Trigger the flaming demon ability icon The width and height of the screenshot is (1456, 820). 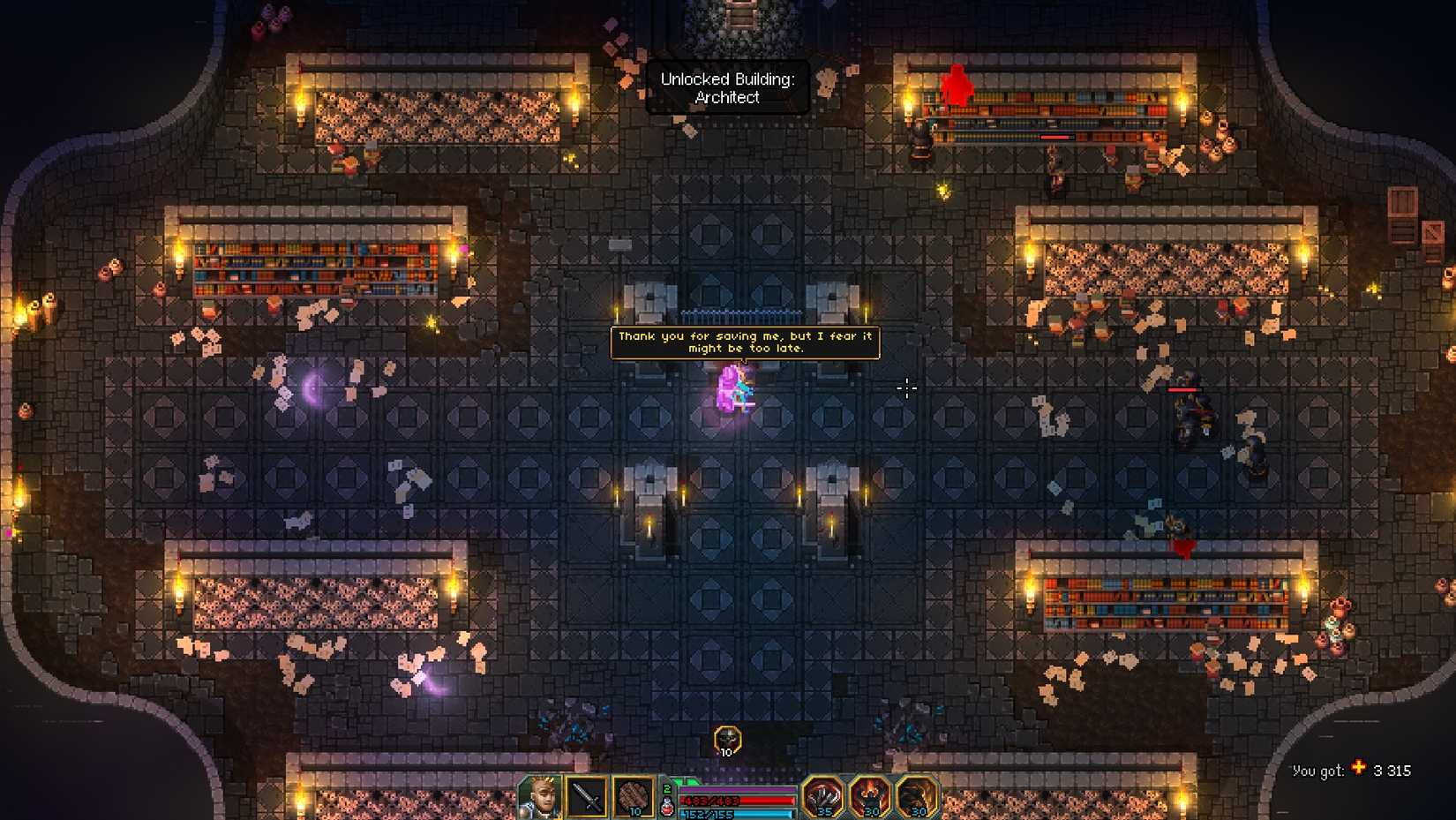[x=869, y=797]
